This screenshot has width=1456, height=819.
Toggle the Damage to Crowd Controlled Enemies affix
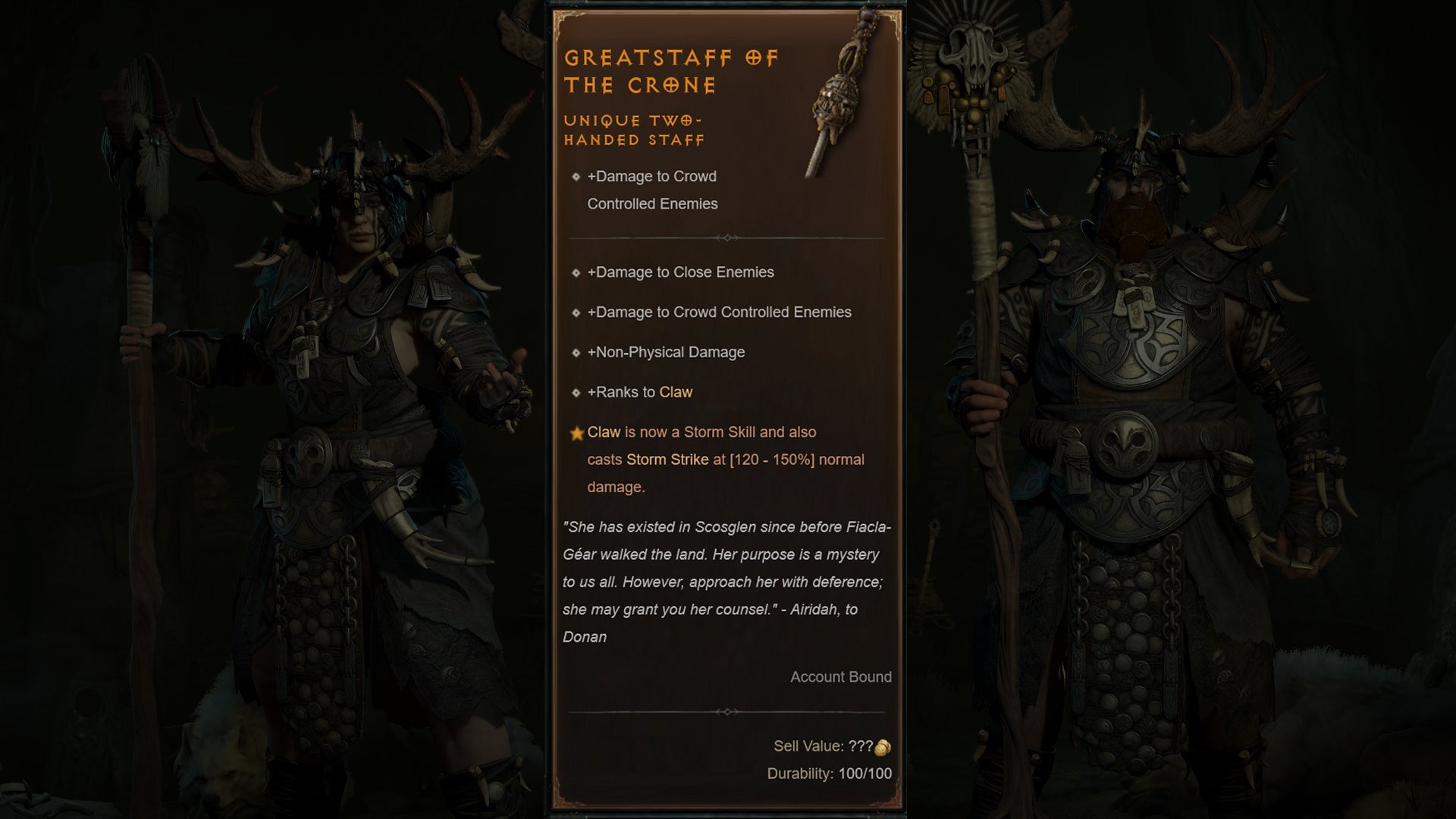click(x=722, y=312)
